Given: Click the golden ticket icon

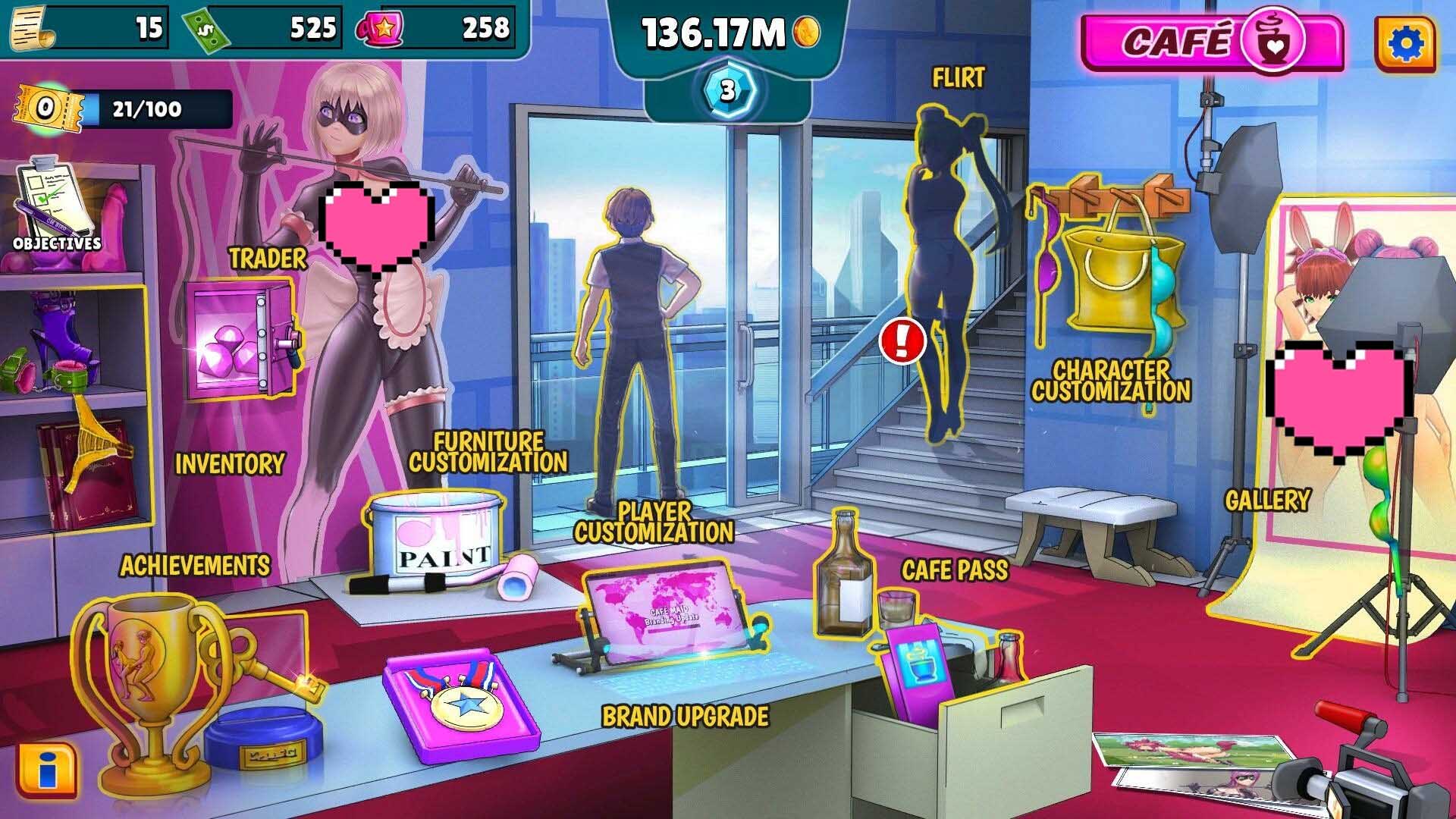Looking at the screenshot, I should click(x=47, y=110).
